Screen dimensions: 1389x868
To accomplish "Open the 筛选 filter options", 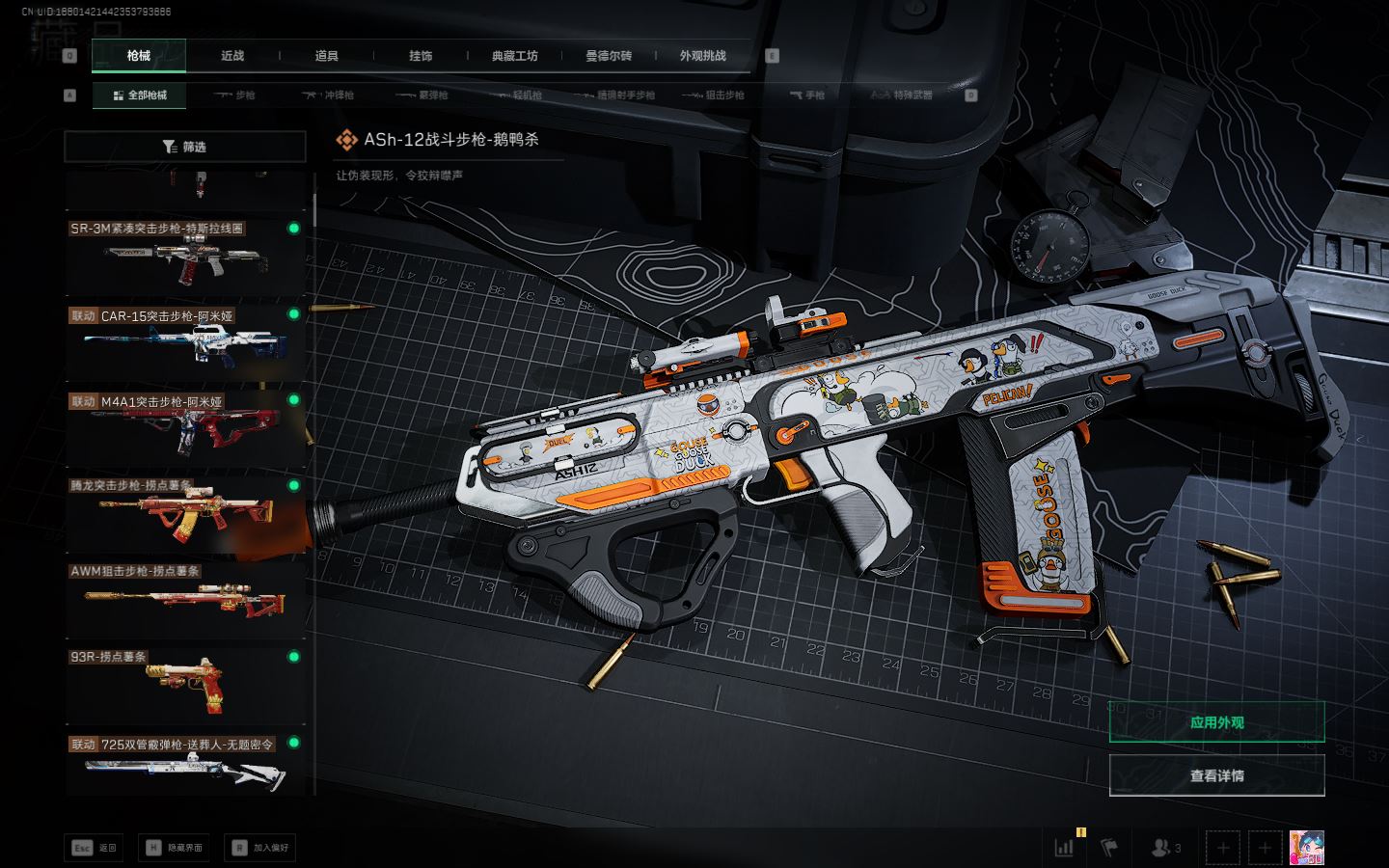I will tap(185, 147).
